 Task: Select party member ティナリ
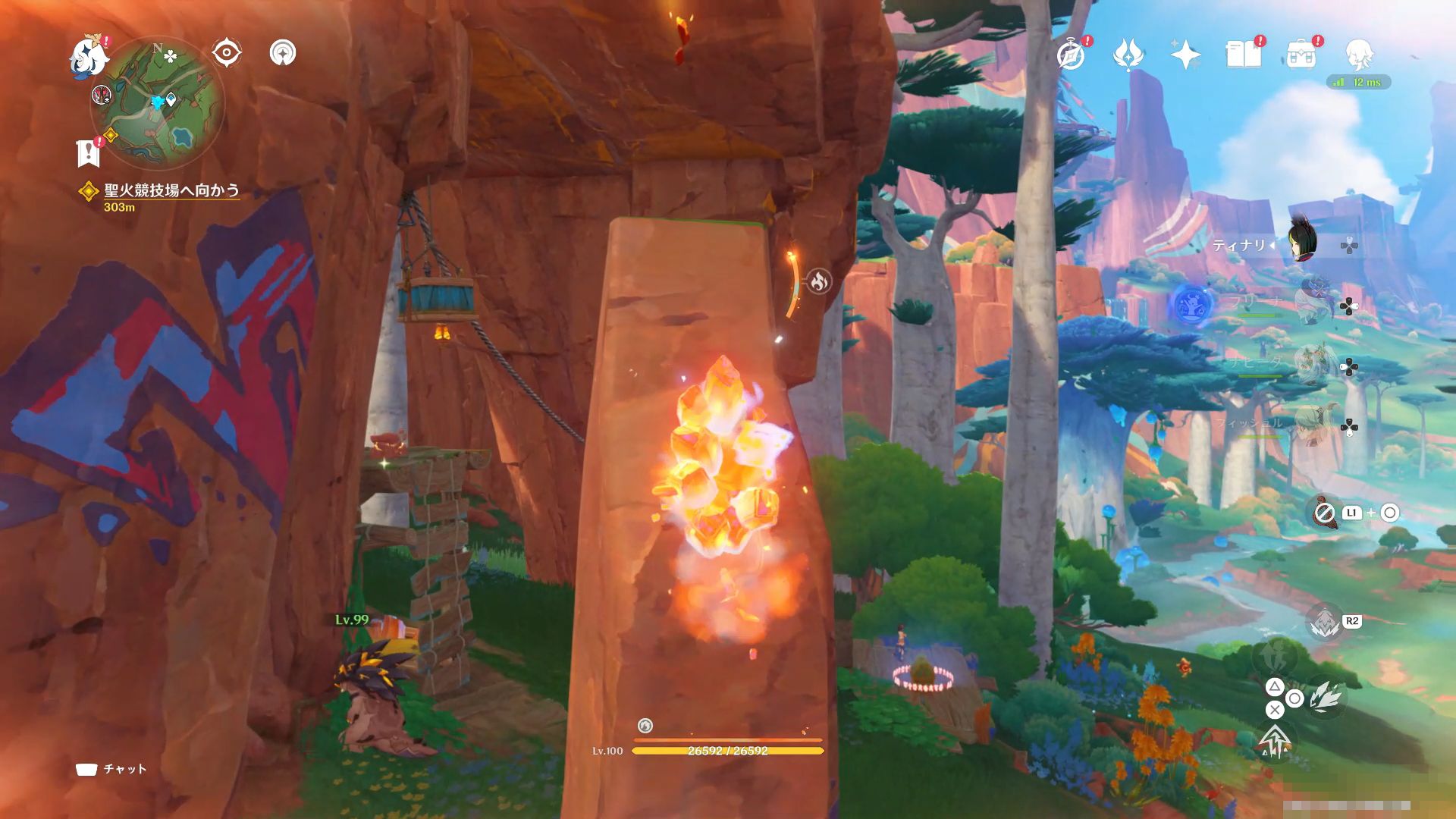[1302, 244]
